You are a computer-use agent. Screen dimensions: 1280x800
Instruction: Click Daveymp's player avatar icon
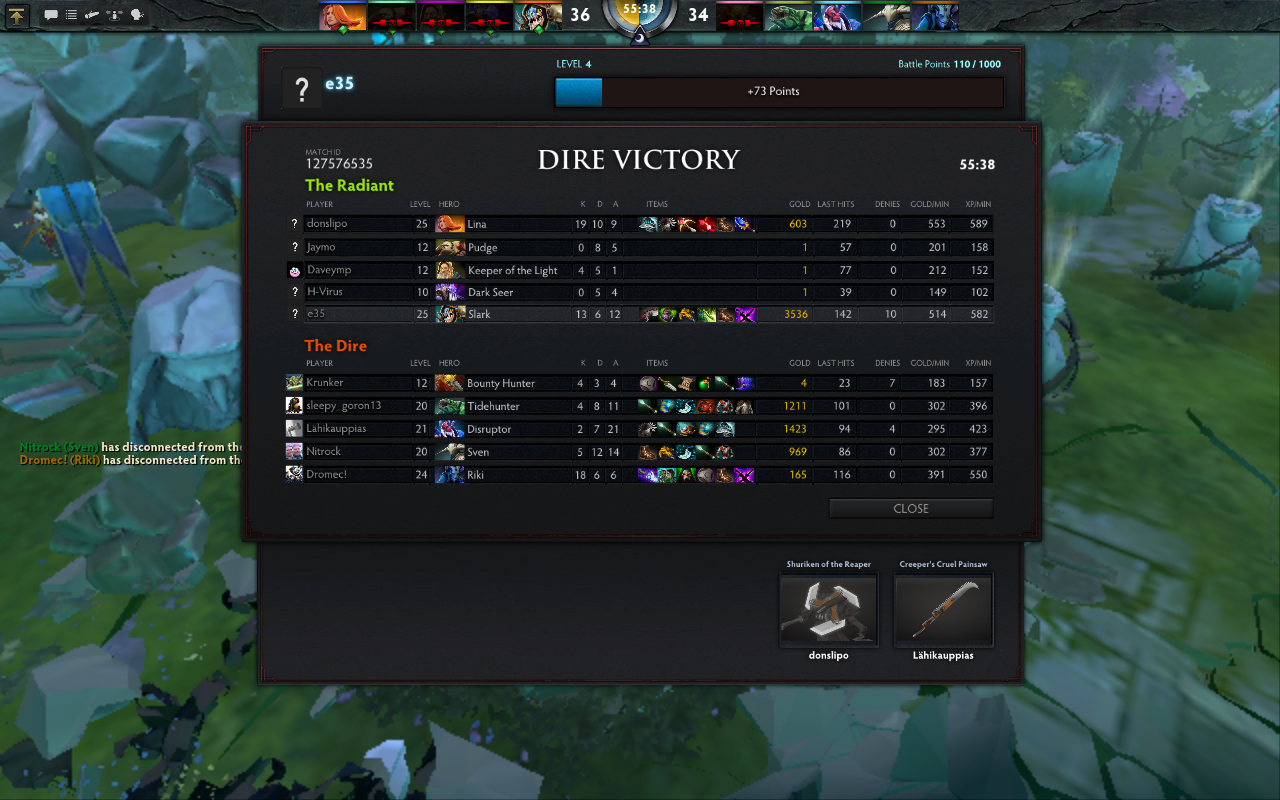[x=294, y=270]
